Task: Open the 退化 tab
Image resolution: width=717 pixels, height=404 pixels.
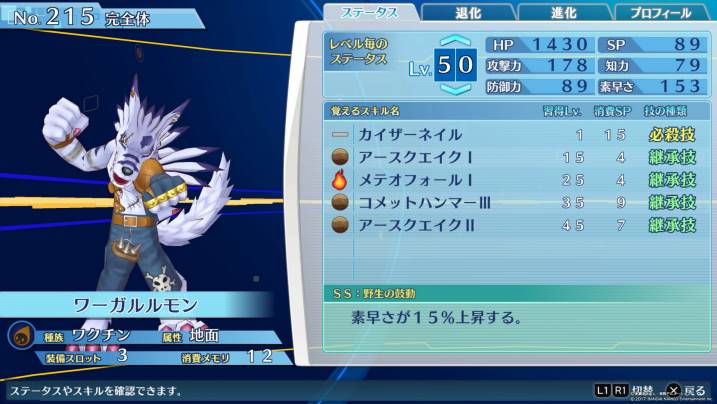Action: click(468, 13)
